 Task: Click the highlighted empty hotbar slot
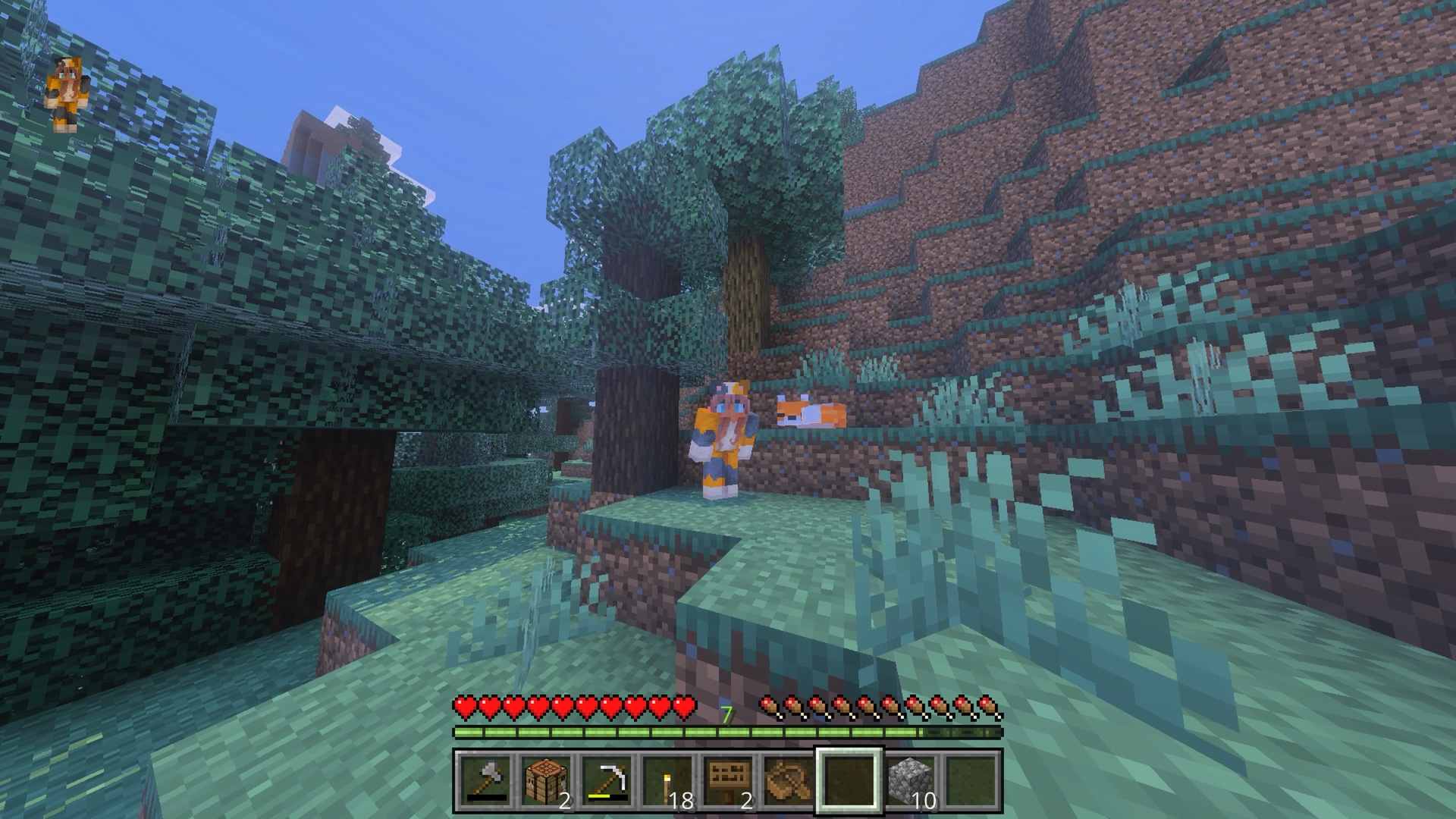pos(849,781)
